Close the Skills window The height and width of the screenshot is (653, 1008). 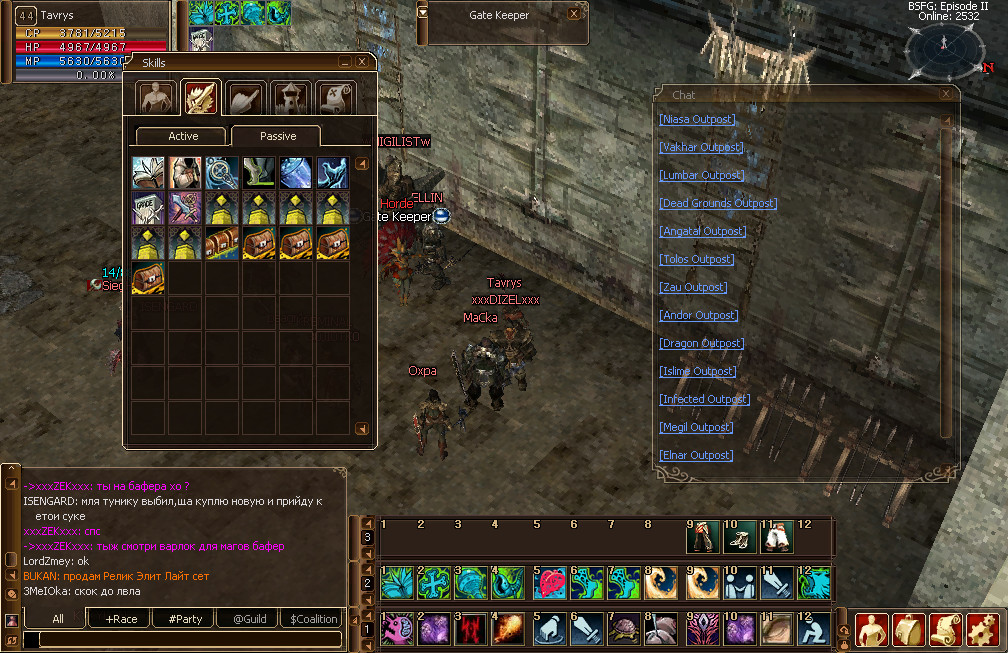pos(363,62)
